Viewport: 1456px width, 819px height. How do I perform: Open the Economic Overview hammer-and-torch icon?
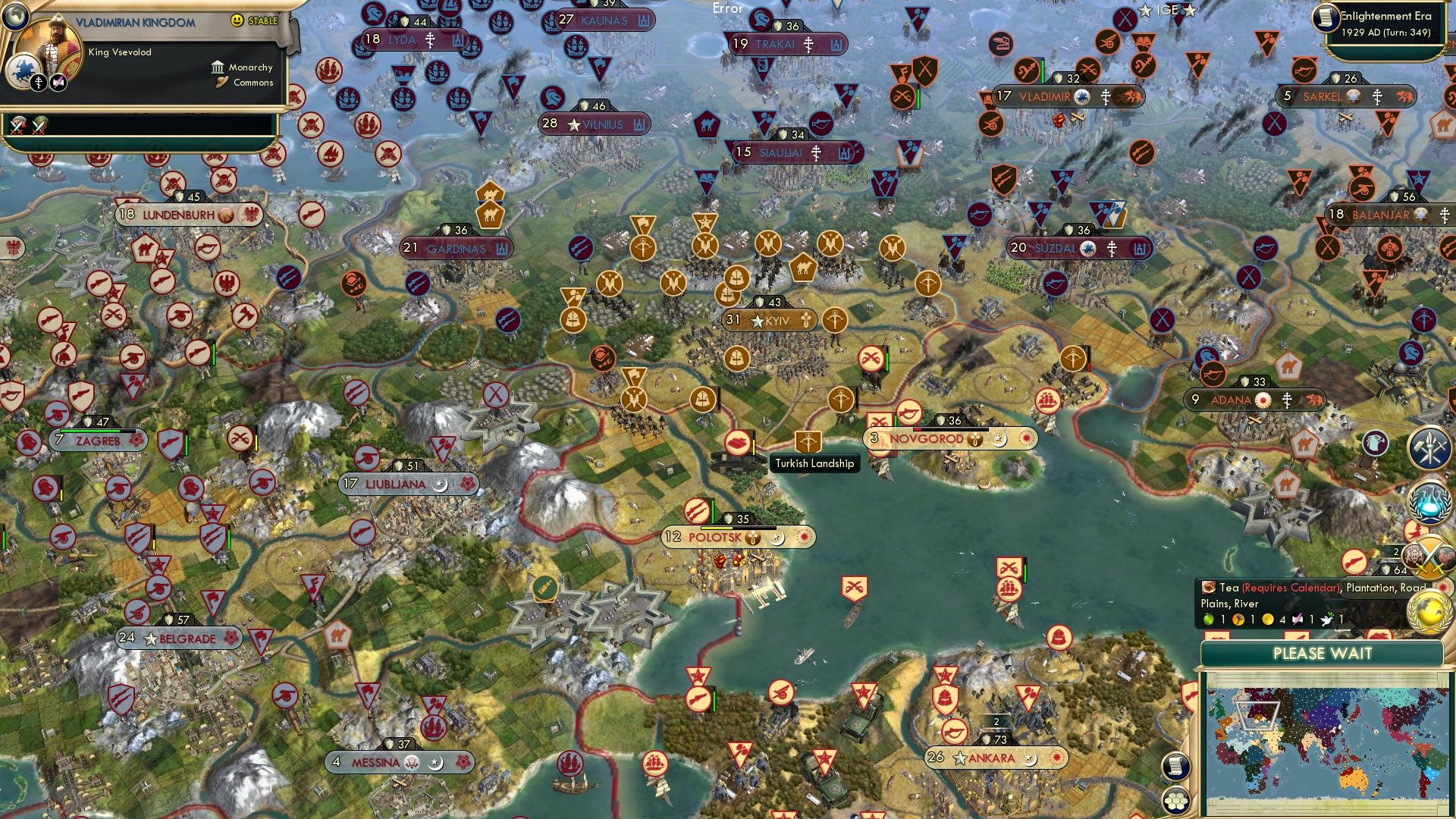pyautogui.click(x=1429, y=447)
